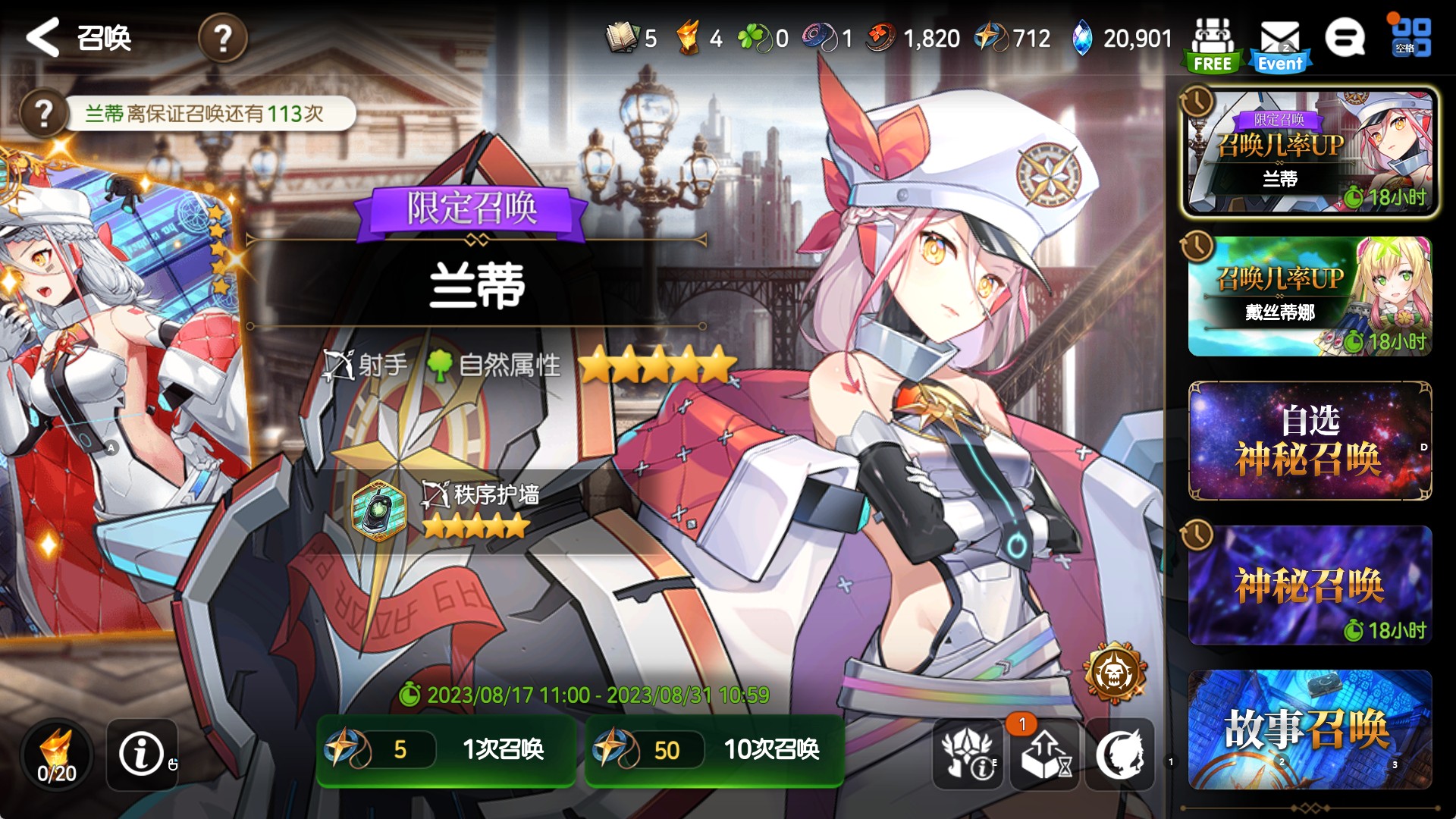Perform a 1次召唤 single summon

point(446,750)
